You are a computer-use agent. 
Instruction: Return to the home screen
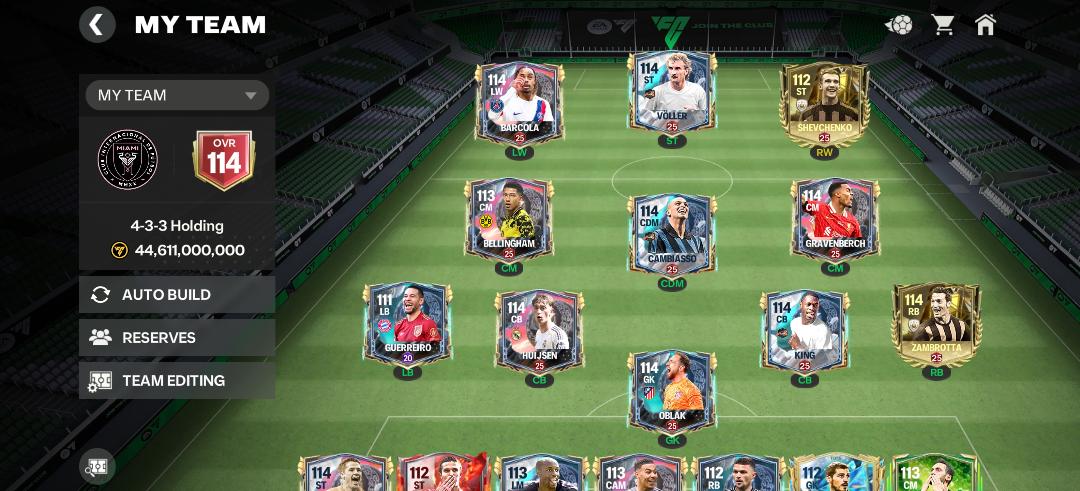(x=985, y=25)
